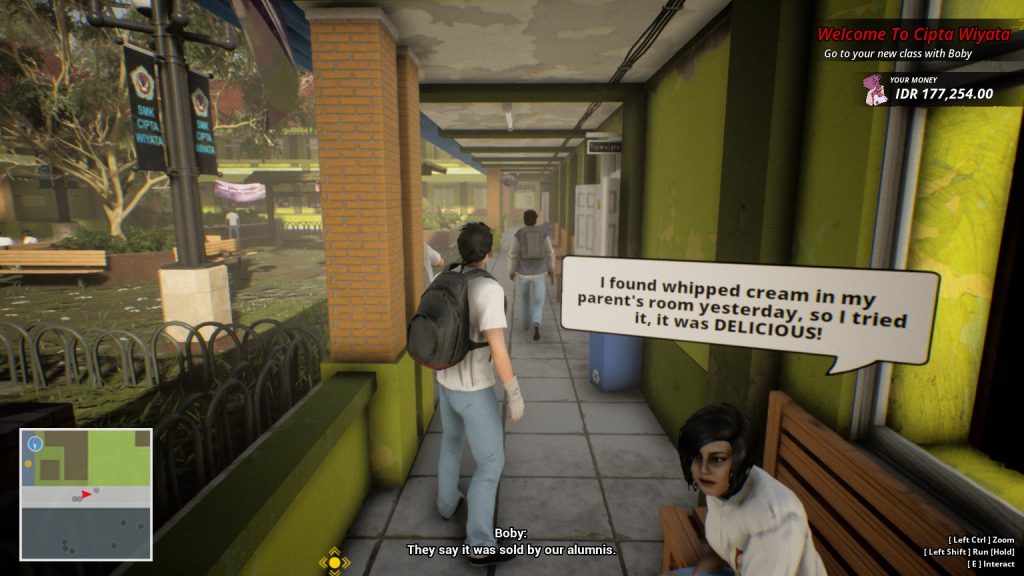Screen dimensions: 1024x576
Task: Click the money pouch icon
Action: point(876,91)
